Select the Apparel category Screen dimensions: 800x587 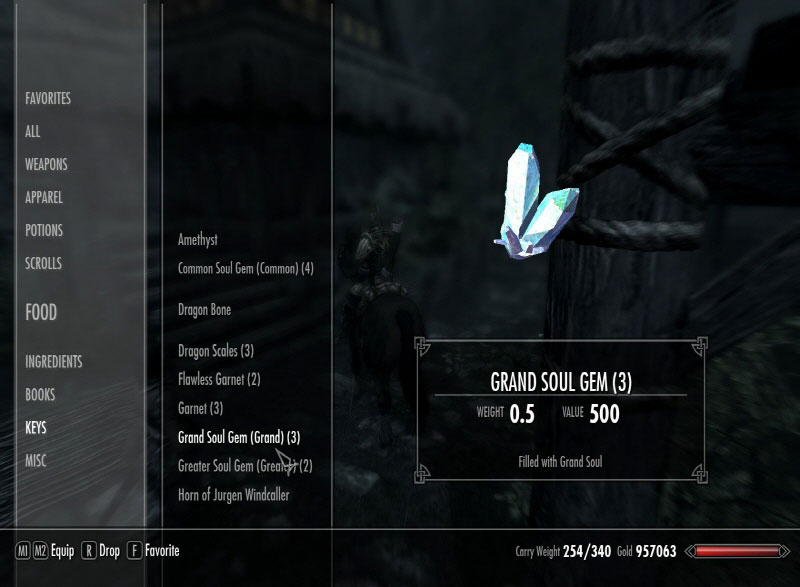[x=44, y=197]
